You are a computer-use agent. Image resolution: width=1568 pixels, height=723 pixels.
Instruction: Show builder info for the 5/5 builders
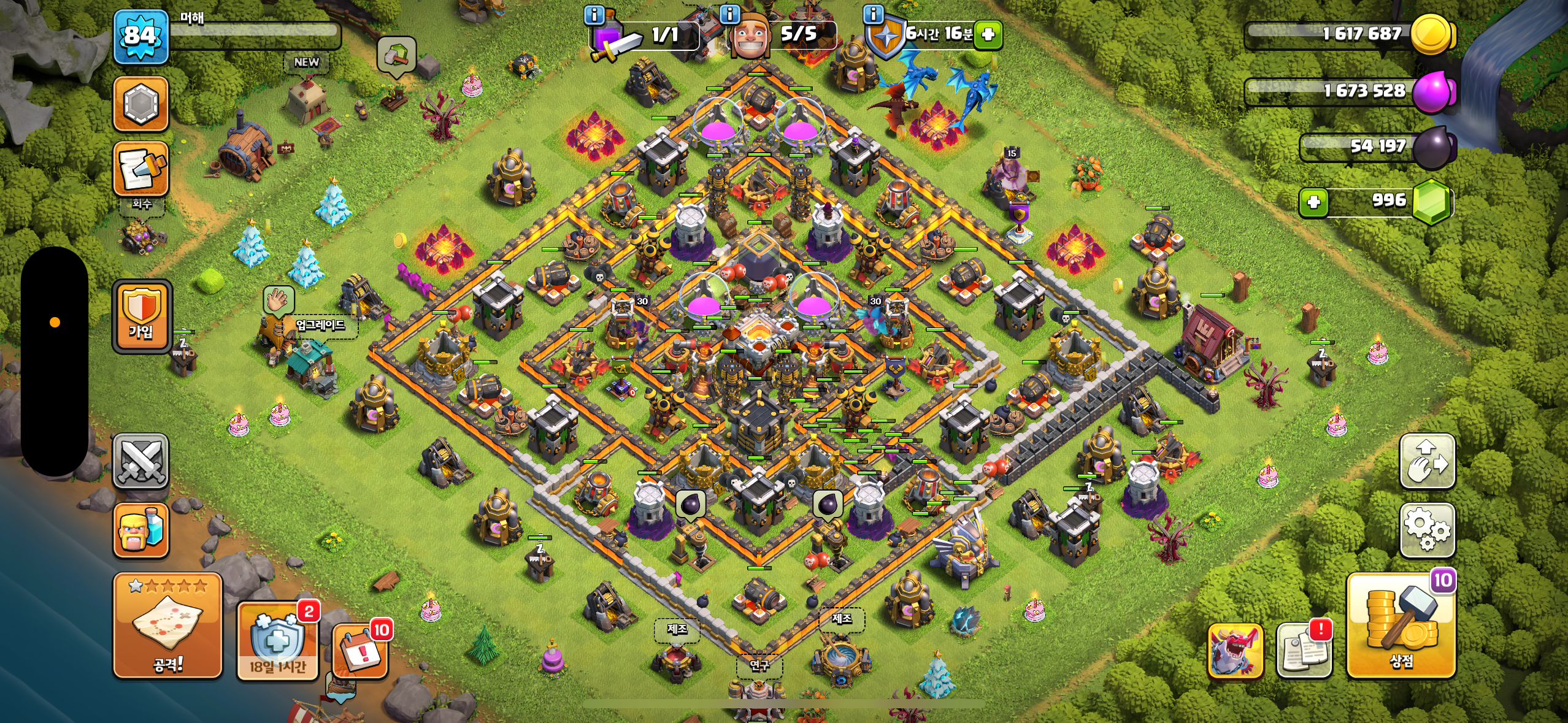(x=729, y=13)
